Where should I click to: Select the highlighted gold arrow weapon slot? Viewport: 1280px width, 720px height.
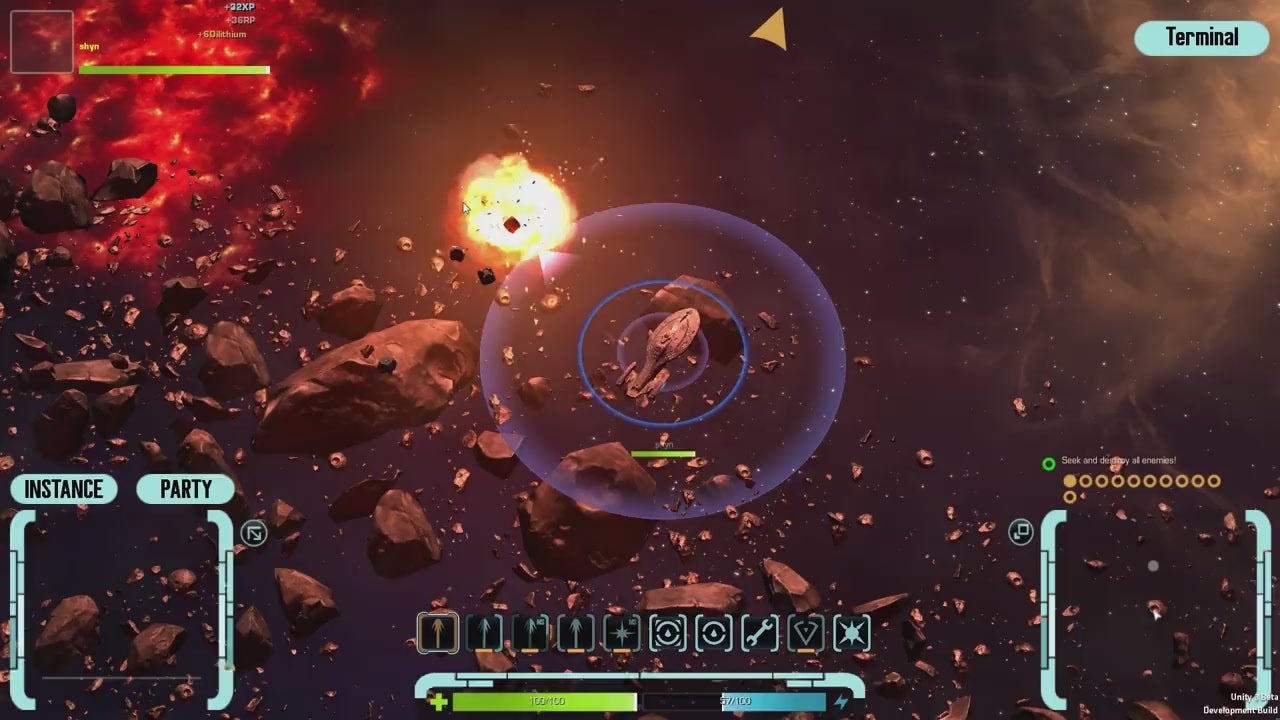click(438, 633)
